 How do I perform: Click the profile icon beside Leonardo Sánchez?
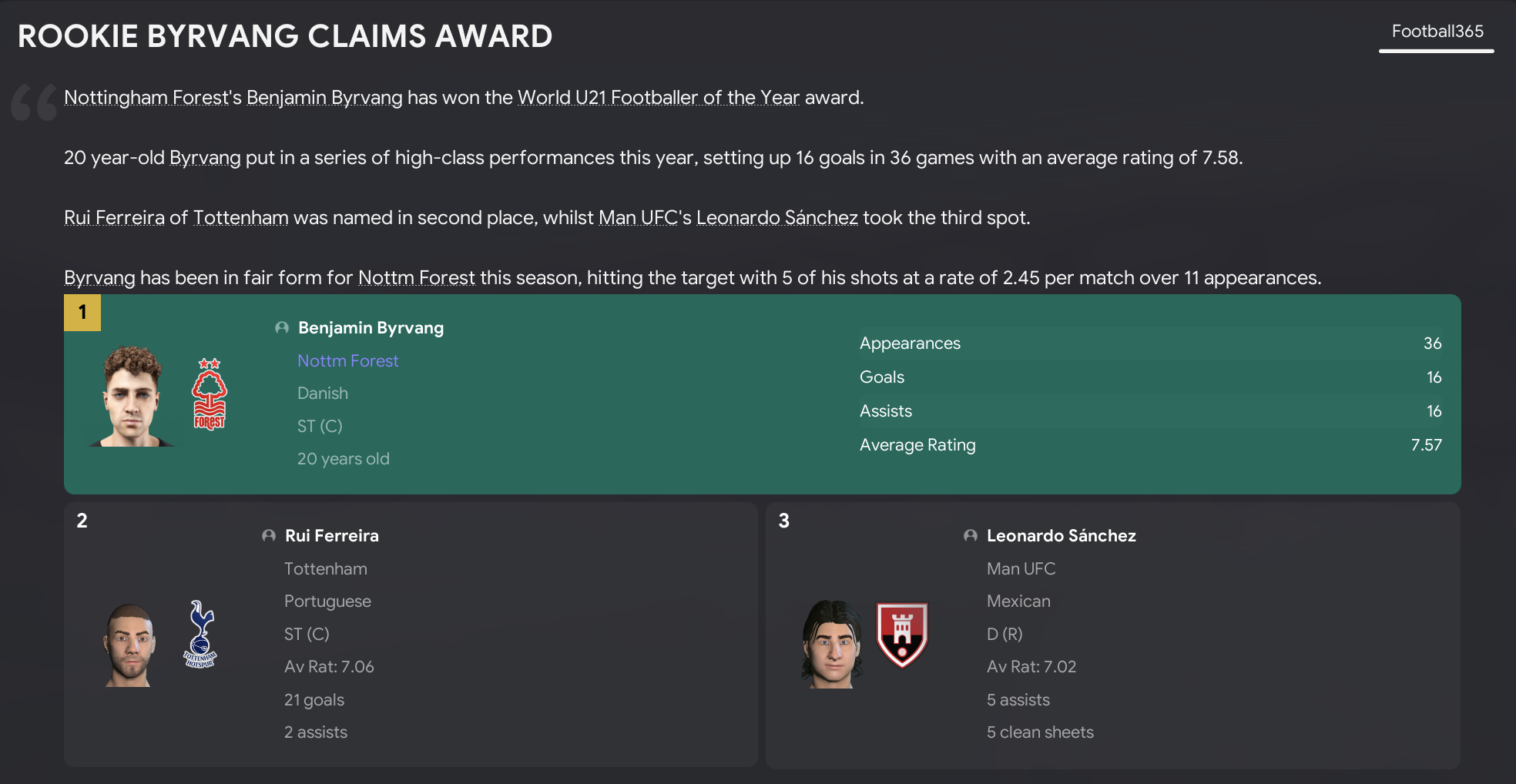point(971,535)
